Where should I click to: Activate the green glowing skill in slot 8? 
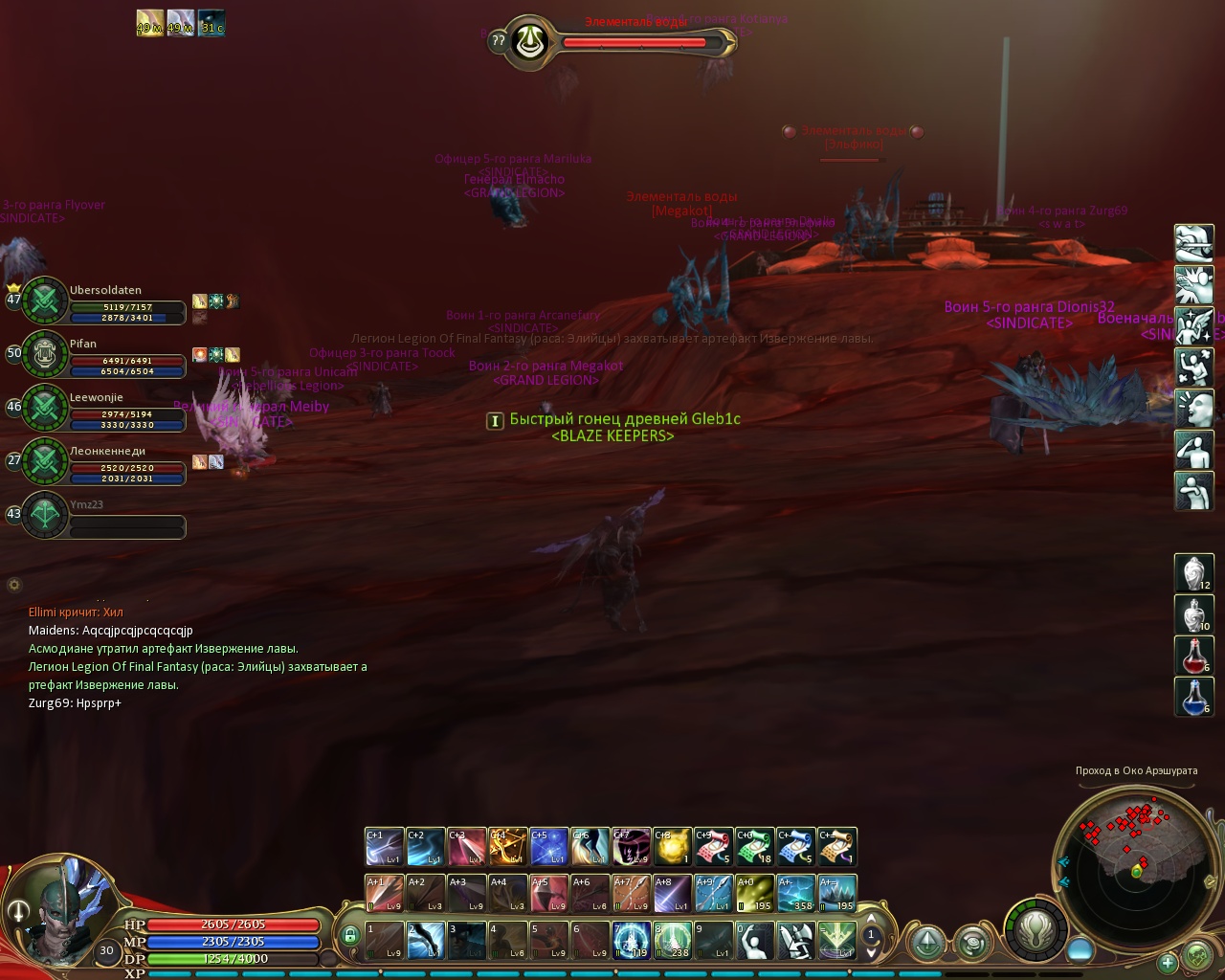pyautogui.click(x=672, y=940)
